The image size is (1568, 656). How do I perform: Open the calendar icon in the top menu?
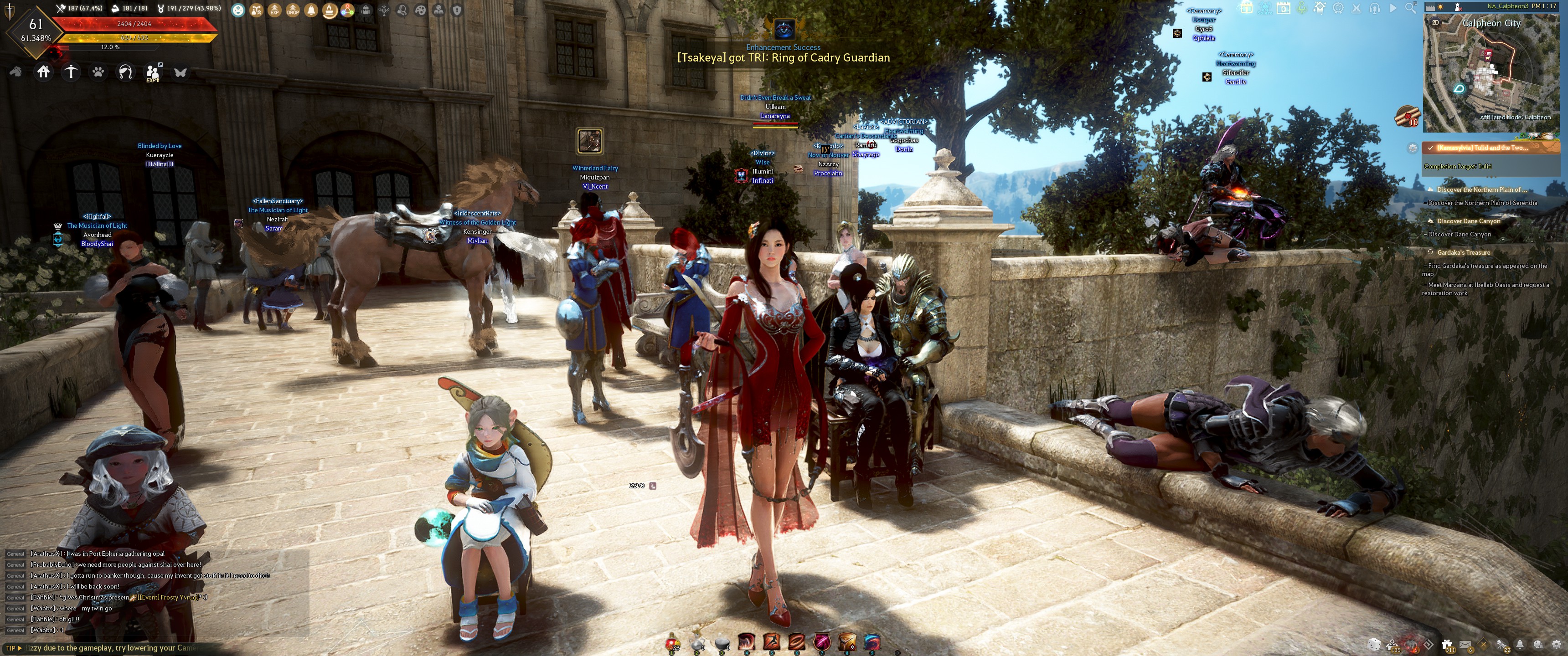coord(1283,9)
